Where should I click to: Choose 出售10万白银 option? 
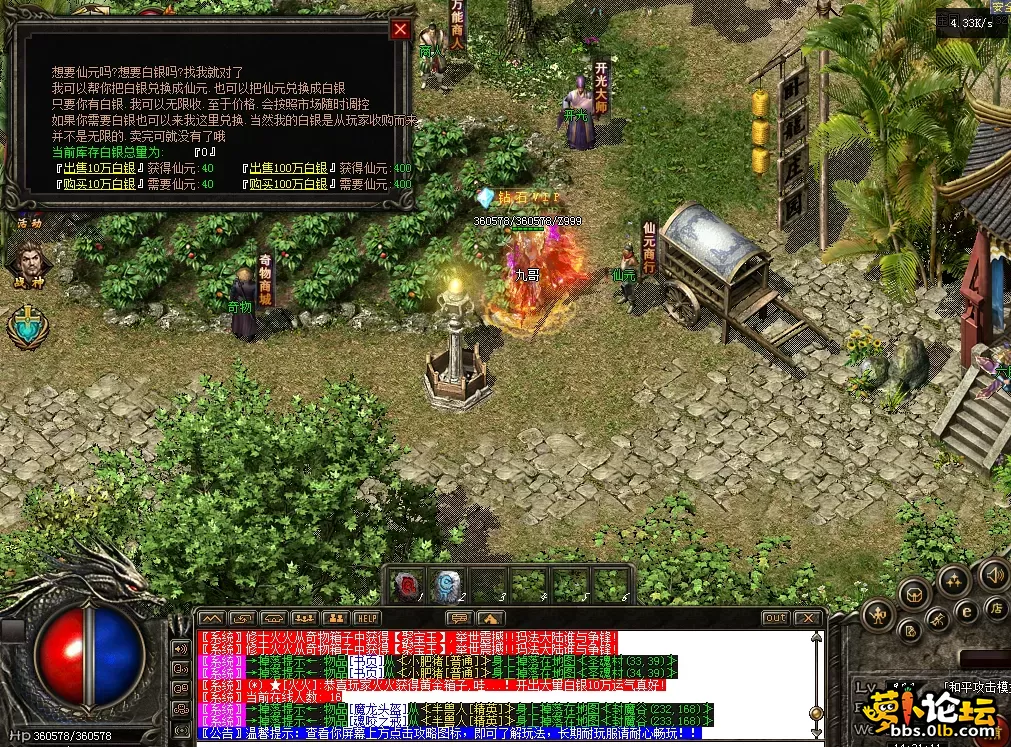click(97, 168)
